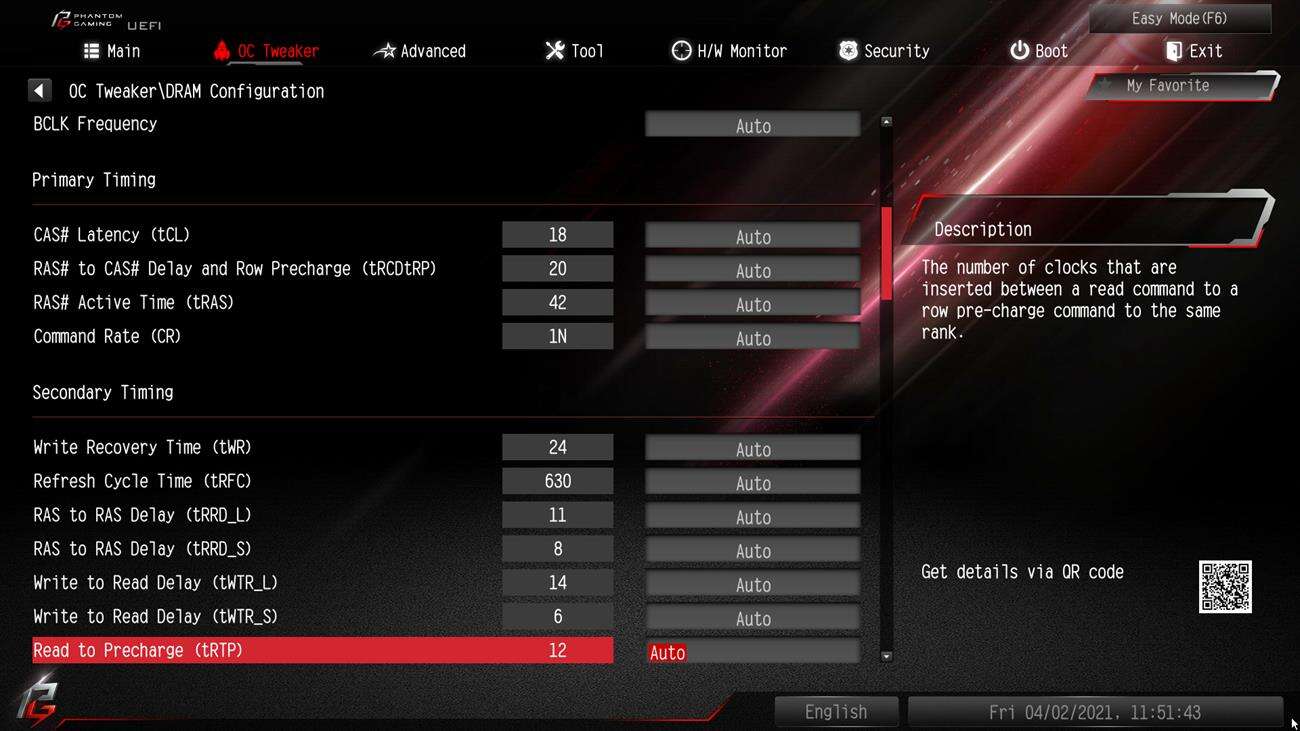Click the highlighted Read to Precharge (tRTP) row
Image resolution: width=1300 pixels, height=731 pixels.
pyautogui.click(x=322, y=651)
